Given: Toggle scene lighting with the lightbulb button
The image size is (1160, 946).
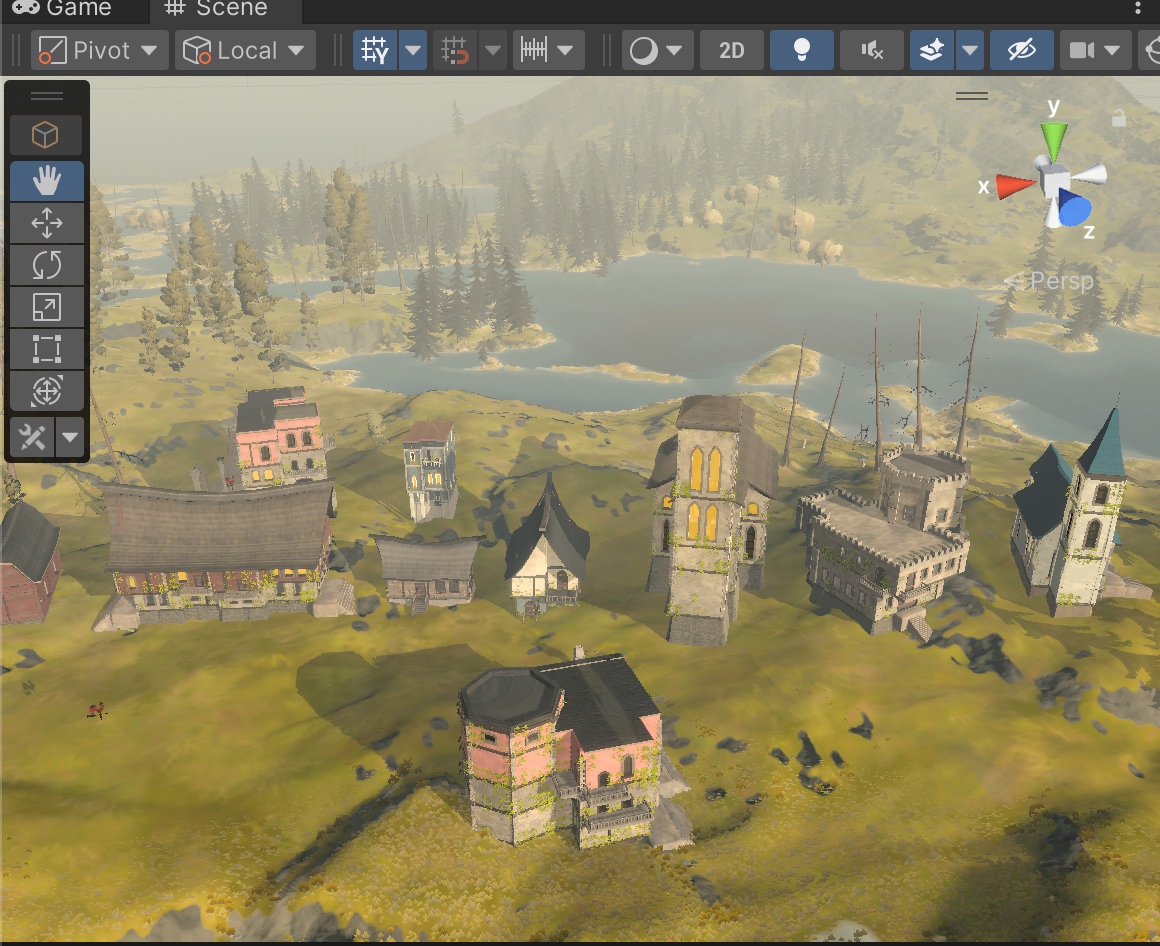Looking at the screenshot, I should coord(800,50).
